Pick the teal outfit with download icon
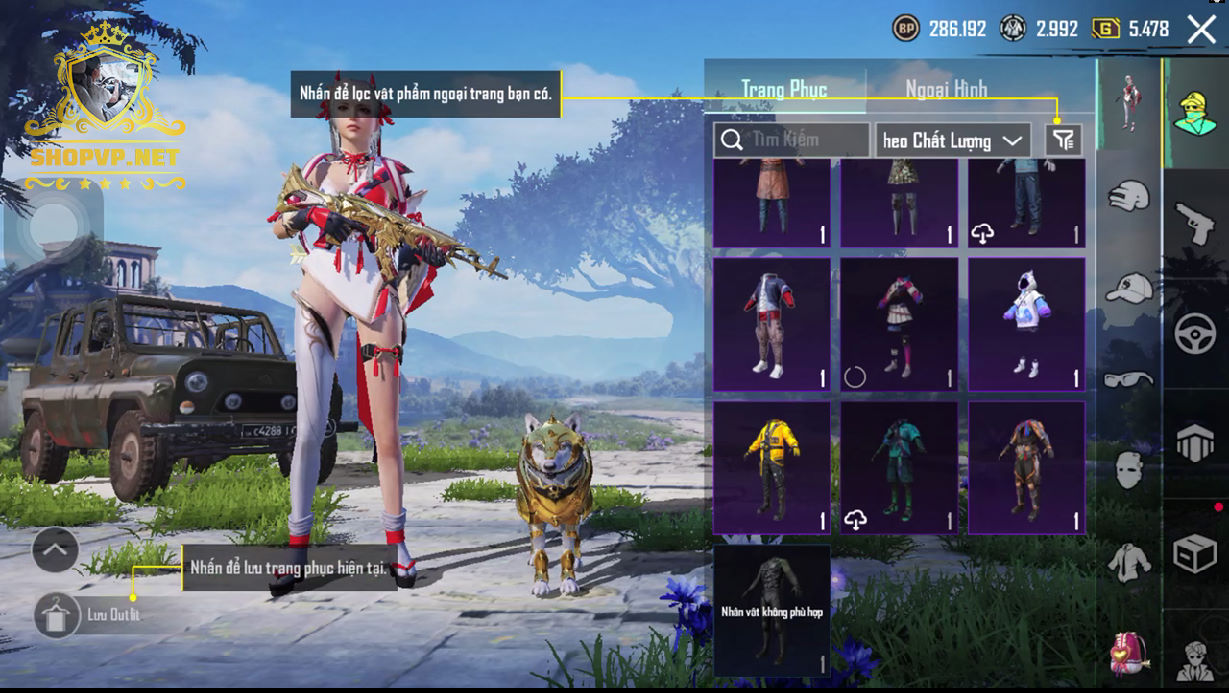Screen dimensions: 1229x693 pos(899,467)
